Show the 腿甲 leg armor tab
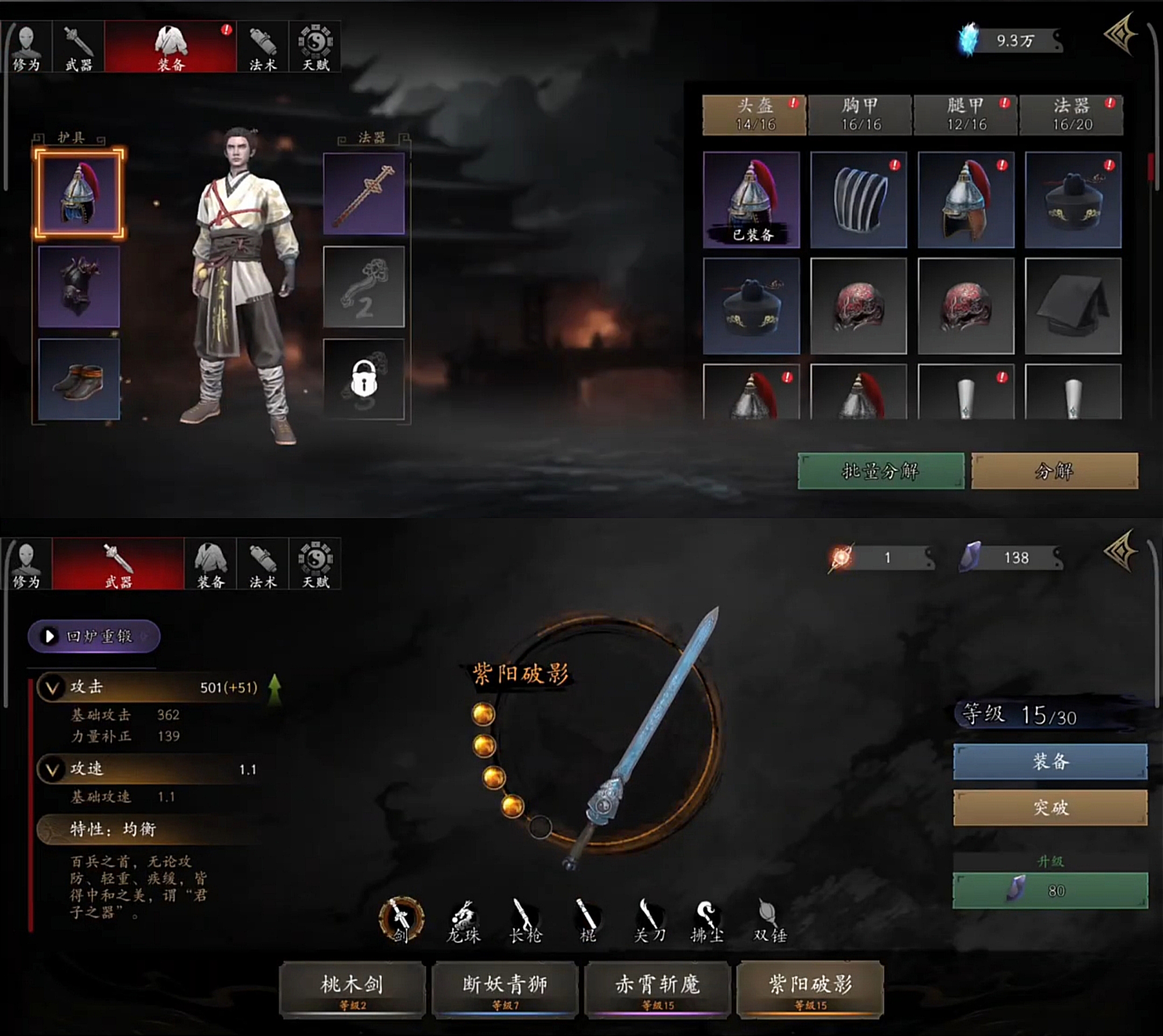The width and height of the screenshot is (1163, 1036). [965, 115]
